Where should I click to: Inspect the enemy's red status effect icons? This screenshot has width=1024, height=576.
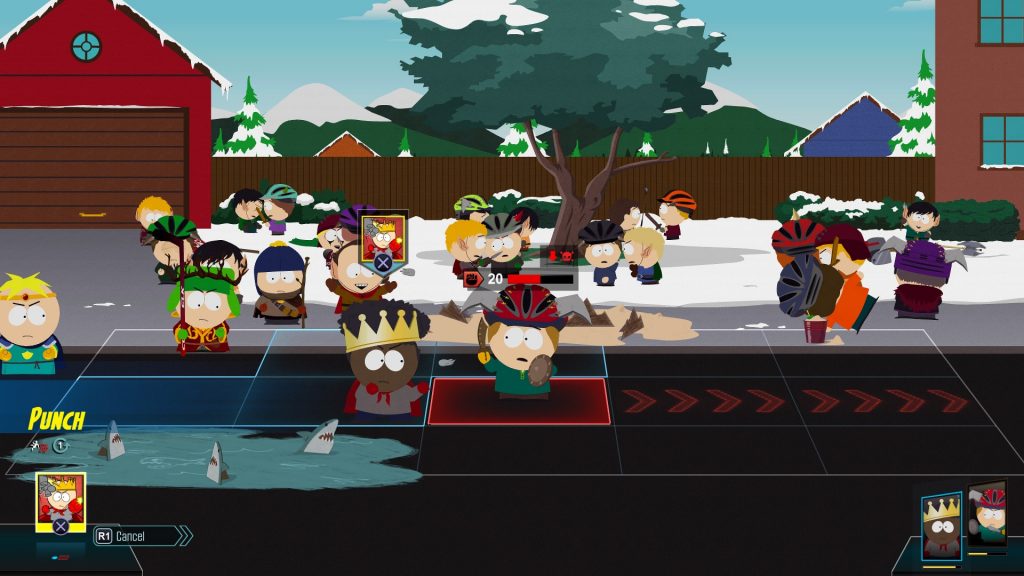[558, 256]
